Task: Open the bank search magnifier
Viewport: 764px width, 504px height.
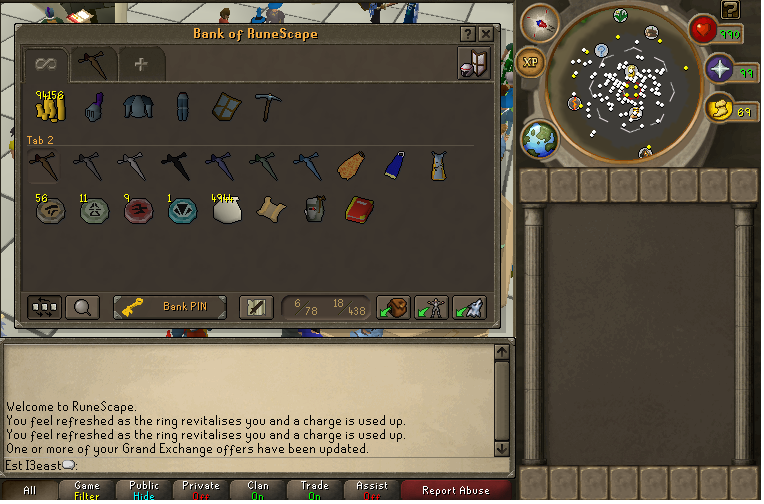Action: click(82, 307)
